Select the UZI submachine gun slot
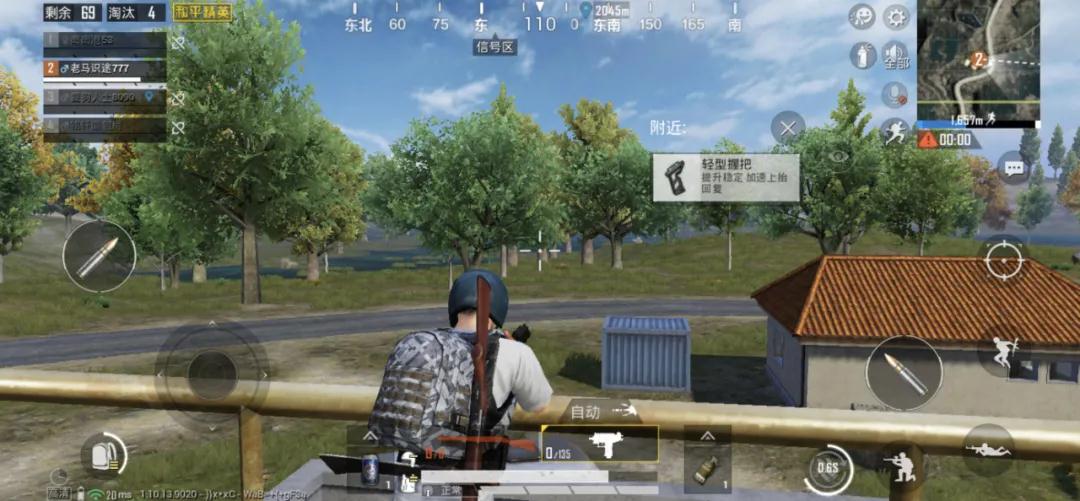Image resolution: width=1080 pixels, height=501 pixels. pyautogui.click(x=600, y=444)
